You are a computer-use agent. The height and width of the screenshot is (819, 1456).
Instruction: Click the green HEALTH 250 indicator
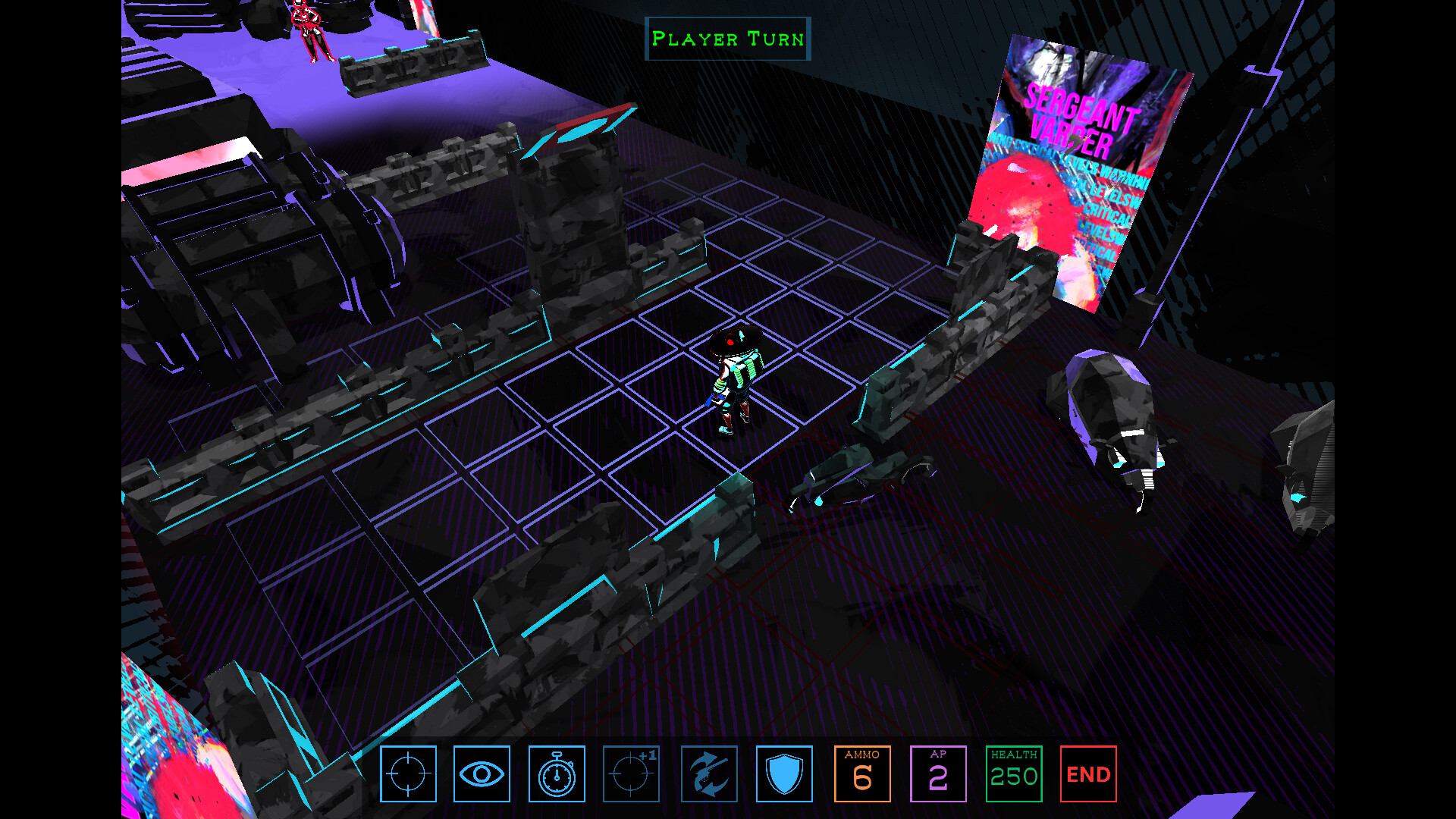1014,773
